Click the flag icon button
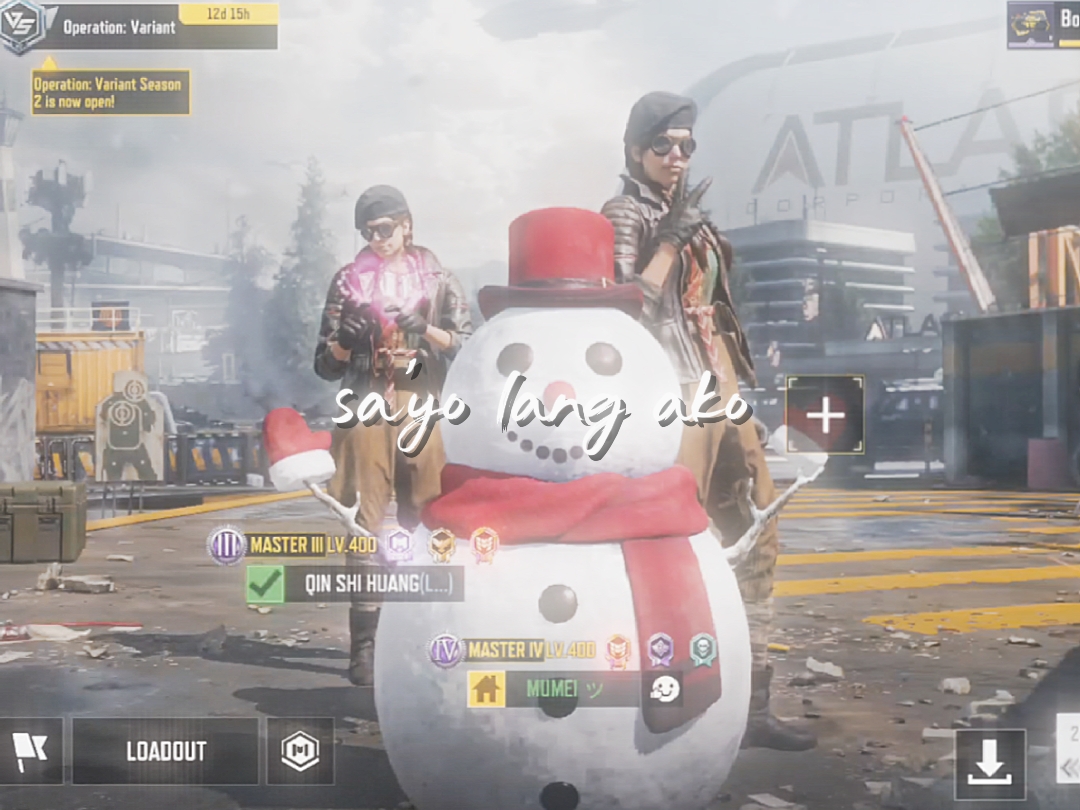The image size is (1080, 810). click(x=30, y=751)
